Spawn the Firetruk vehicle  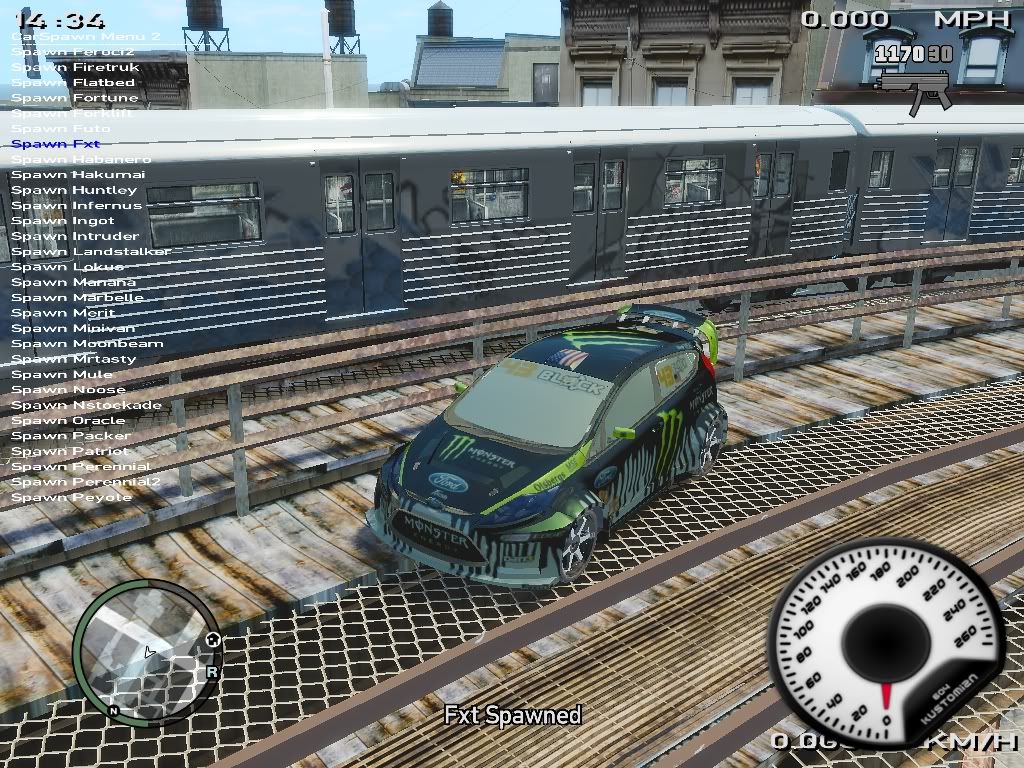76,67
